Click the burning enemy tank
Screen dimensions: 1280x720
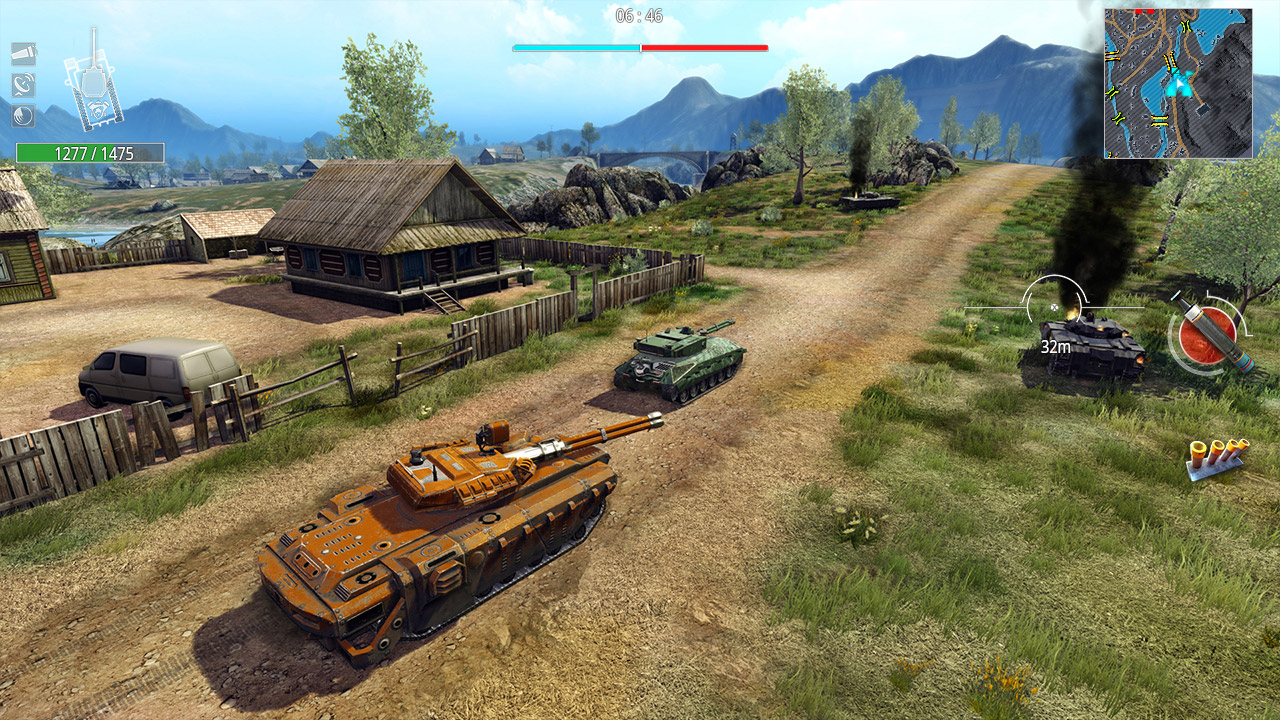point(1095,350)
